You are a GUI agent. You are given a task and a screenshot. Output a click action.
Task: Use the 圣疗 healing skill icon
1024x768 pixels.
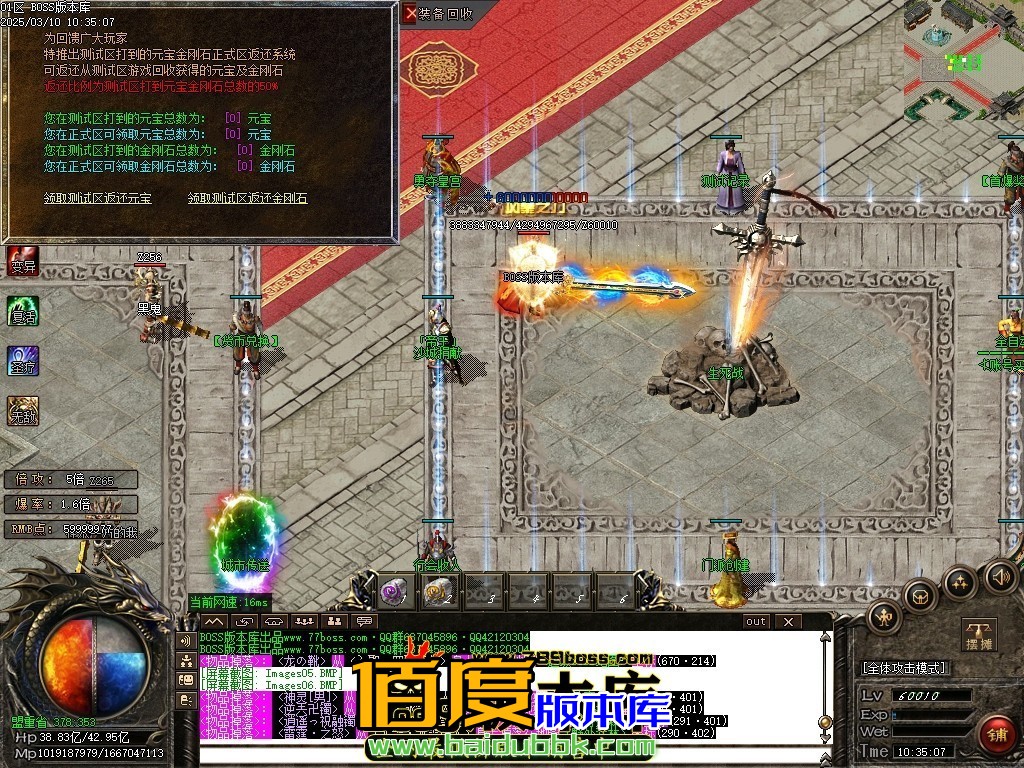click(22, 360)
